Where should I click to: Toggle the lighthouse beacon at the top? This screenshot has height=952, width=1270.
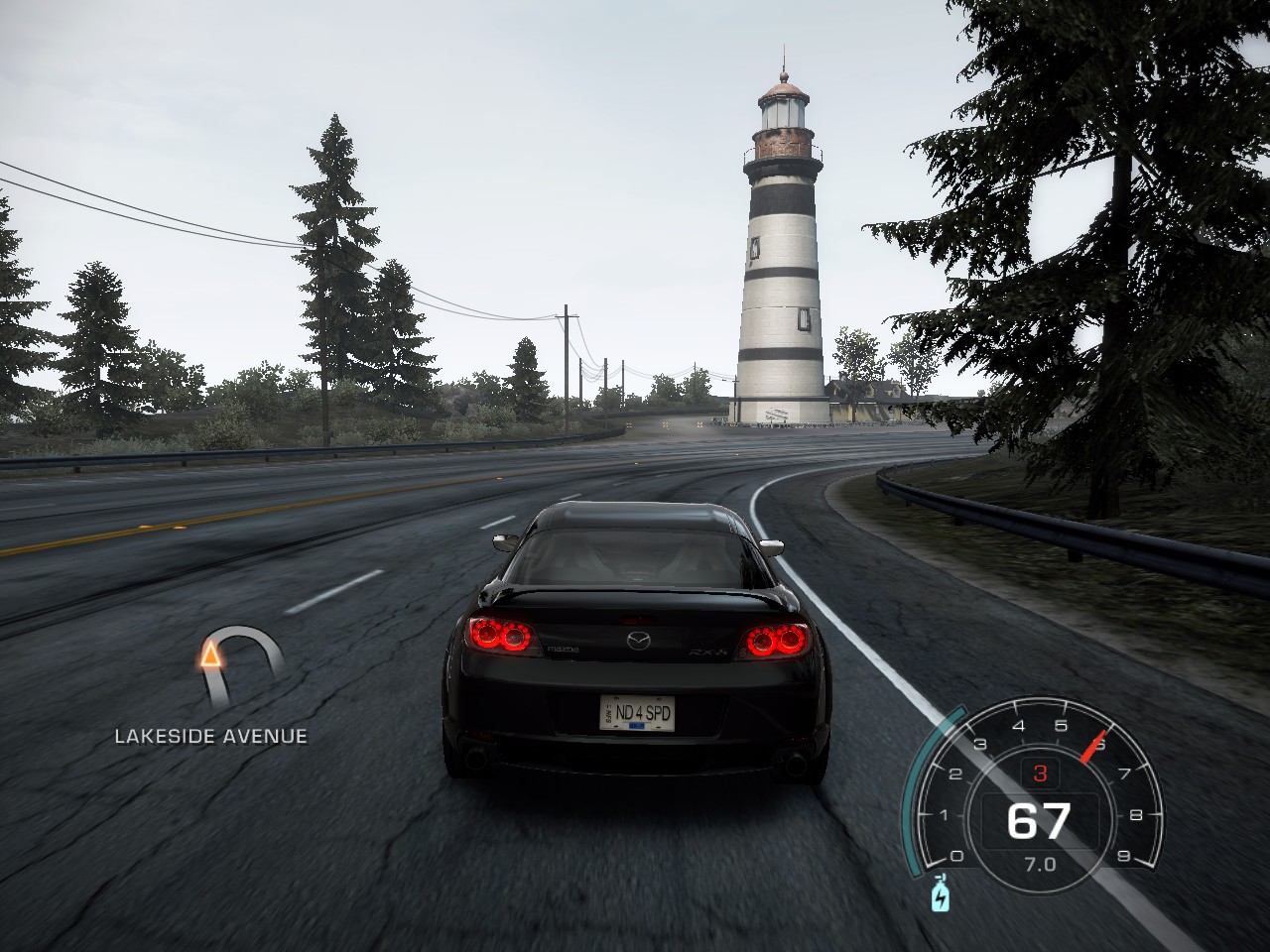pos(783,111)
